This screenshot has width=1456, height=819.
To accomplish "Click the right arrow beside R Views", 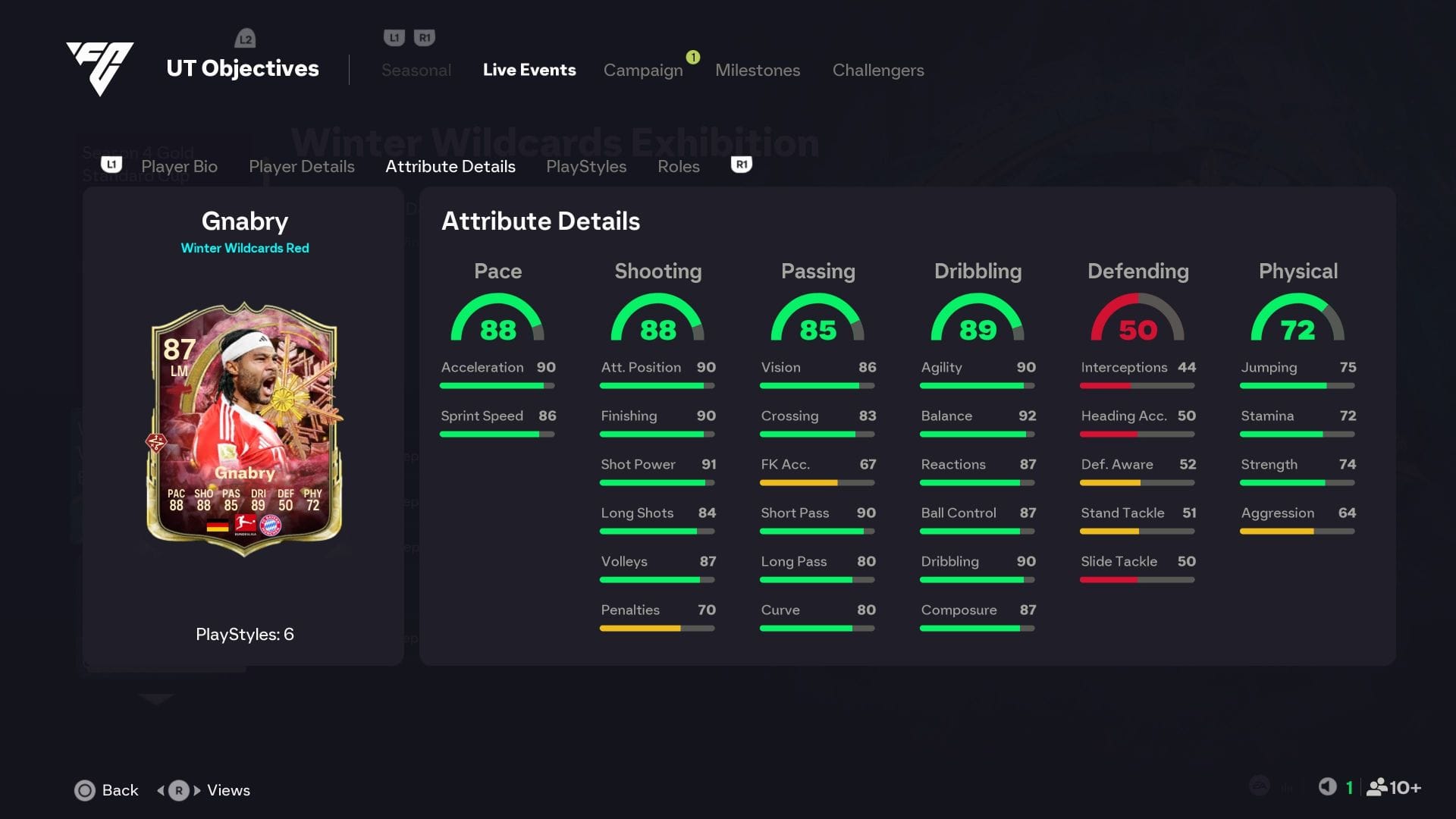I will click(195, 790).
